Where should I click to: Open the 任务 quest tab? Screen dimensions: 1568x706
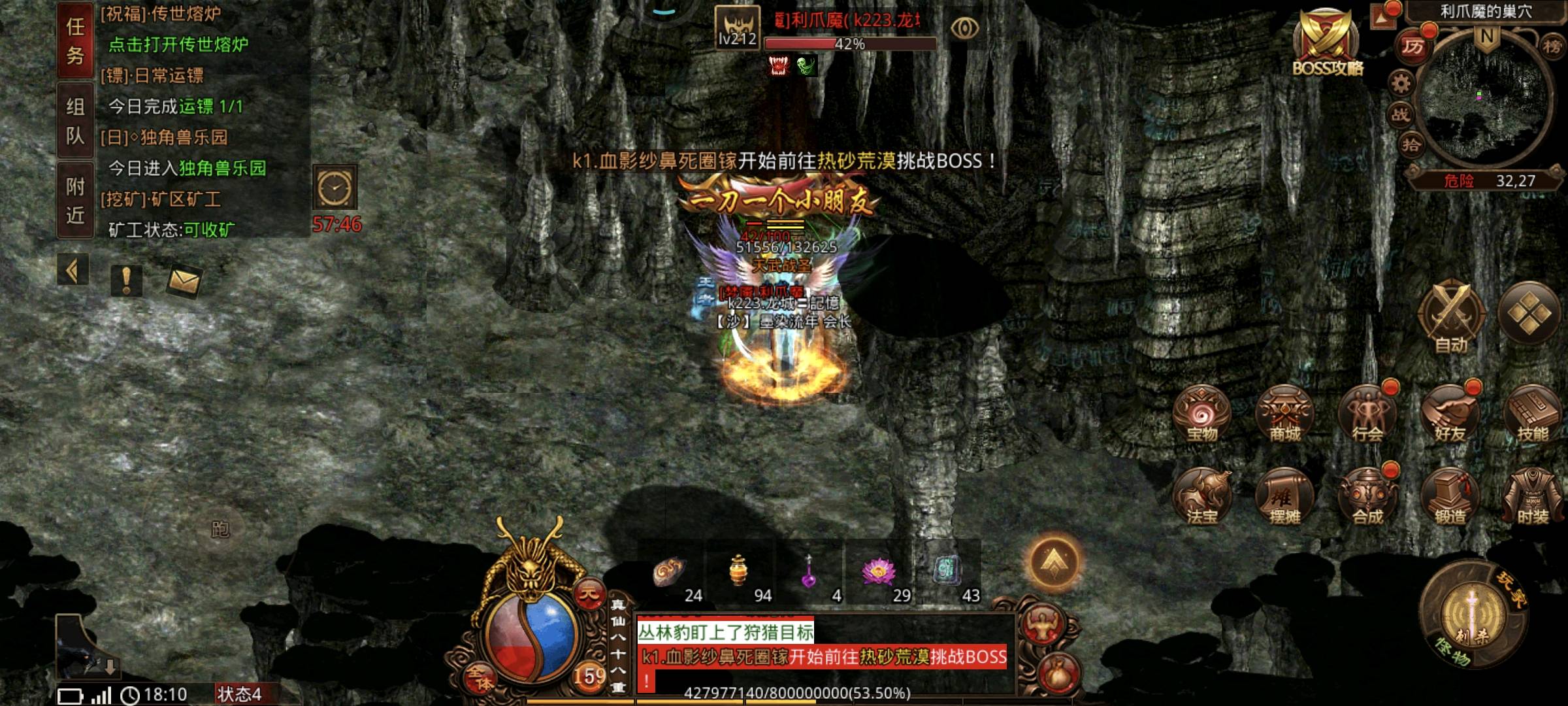[x=75, y=41]
